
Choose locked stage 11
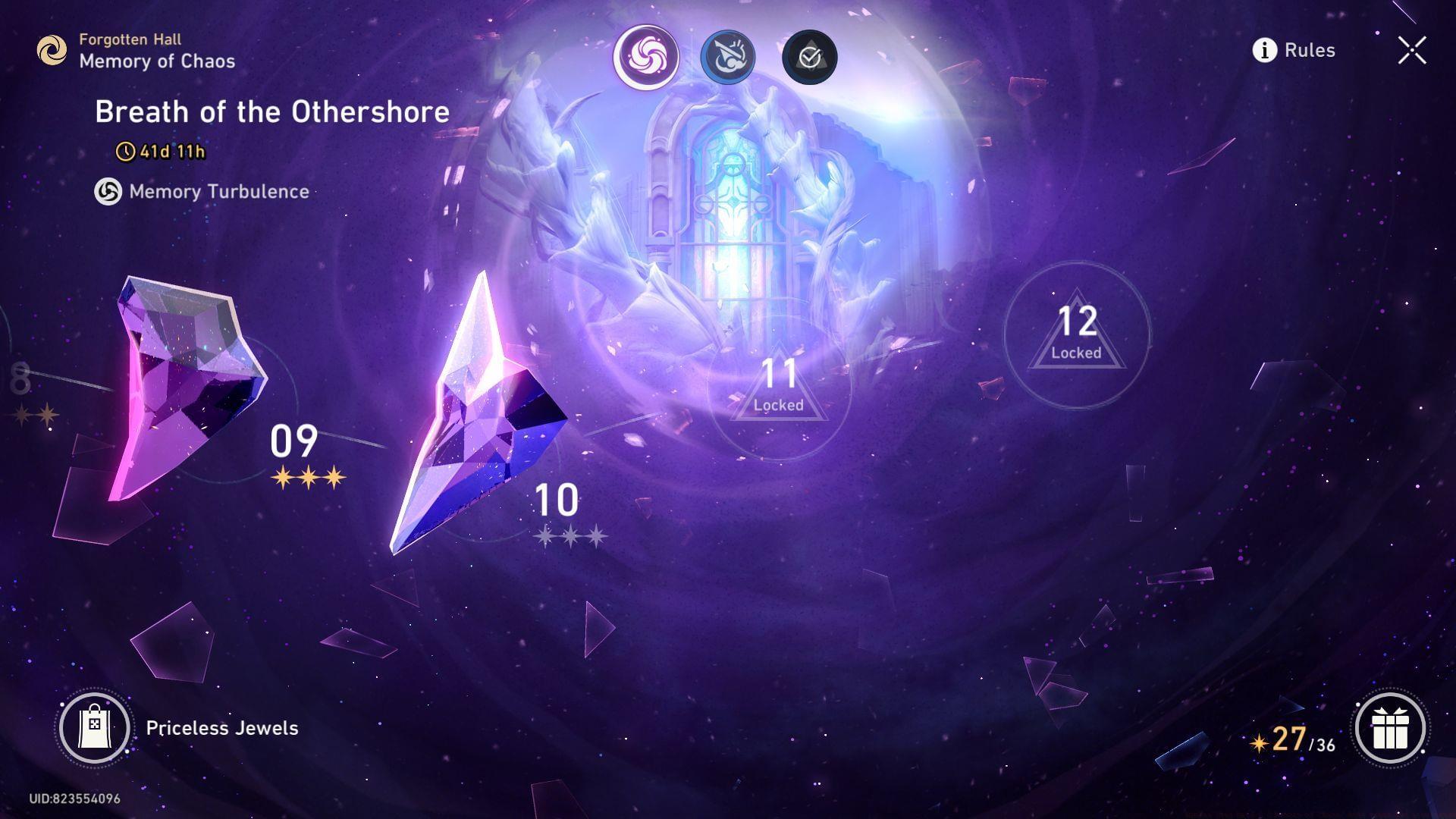tap(779, 388)
